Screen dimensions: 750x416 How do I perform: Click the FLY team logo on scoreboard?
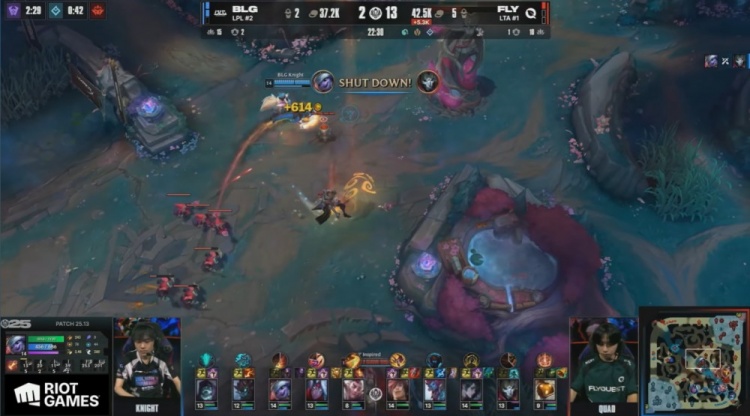click(531, 11)
